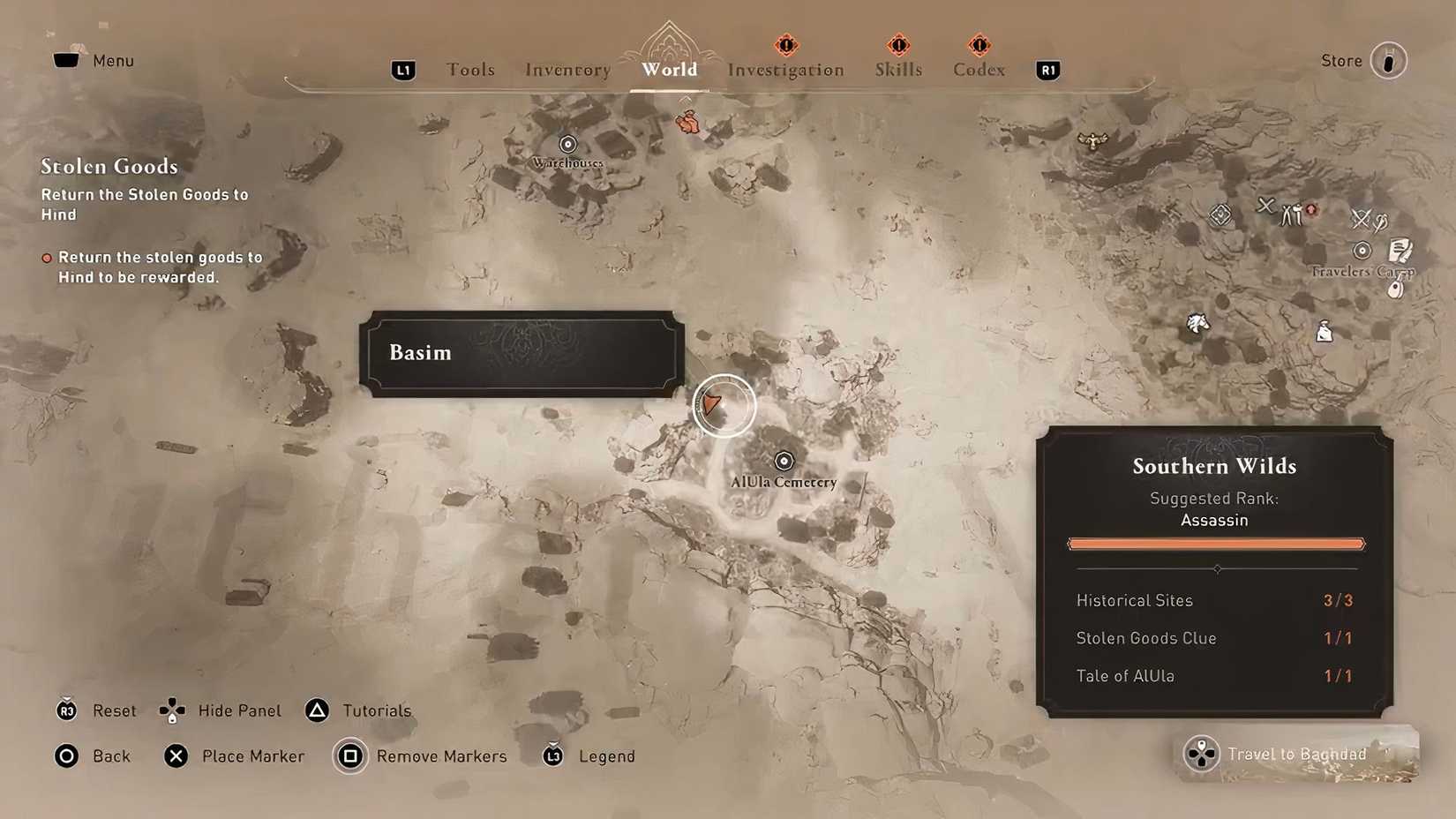This screenshot has width=1456, height=819.
Task: Click the Southern Wilds rank progress bar
Action: (x=1215, y=544)
